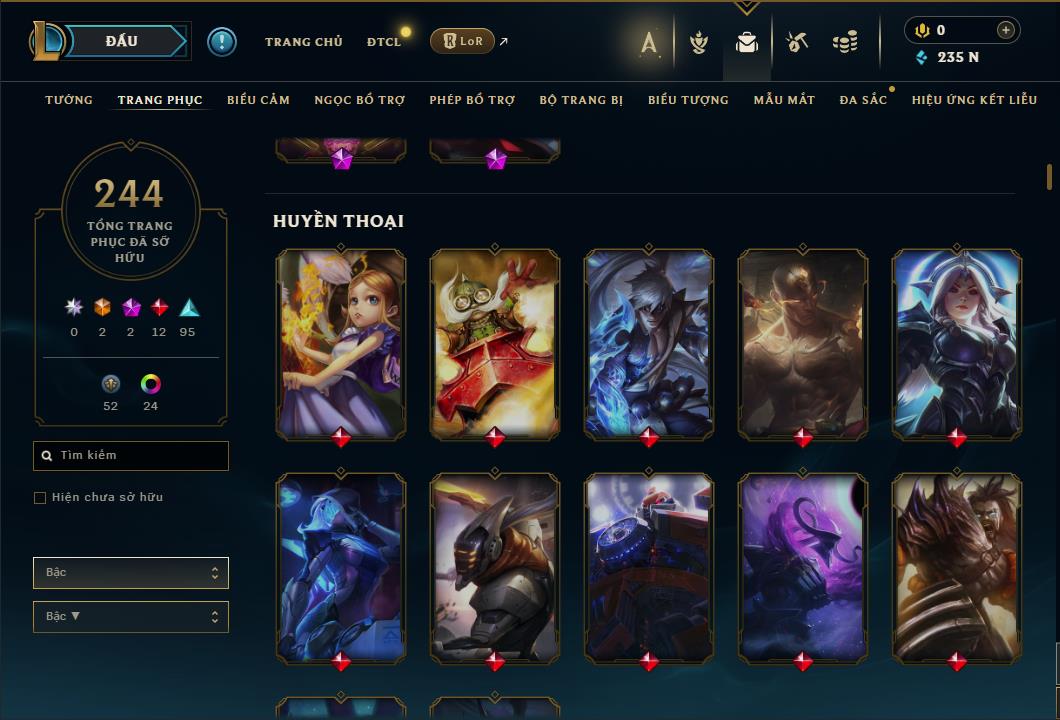
Task: Open the NGỌC BỔ TRỢ tab
Action: 359,100
